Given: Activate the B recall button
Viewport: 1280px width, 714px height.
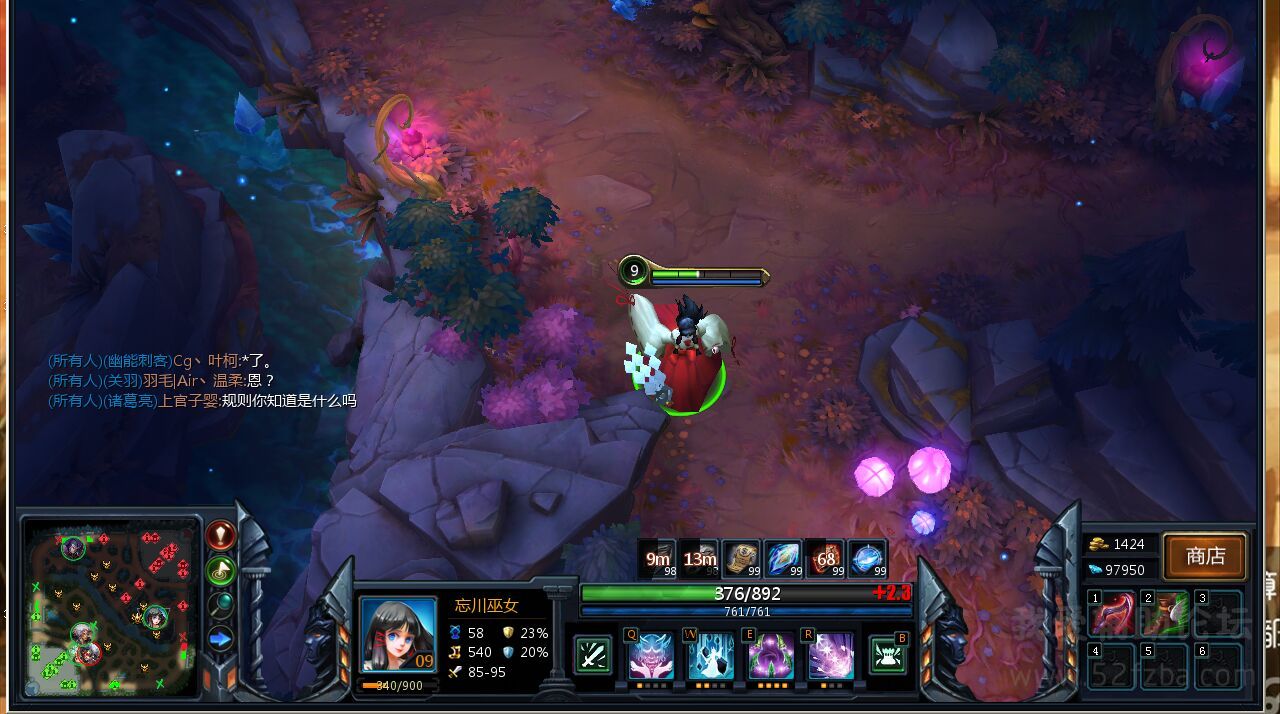Looking at the screenshot, I should click(889, 655).
